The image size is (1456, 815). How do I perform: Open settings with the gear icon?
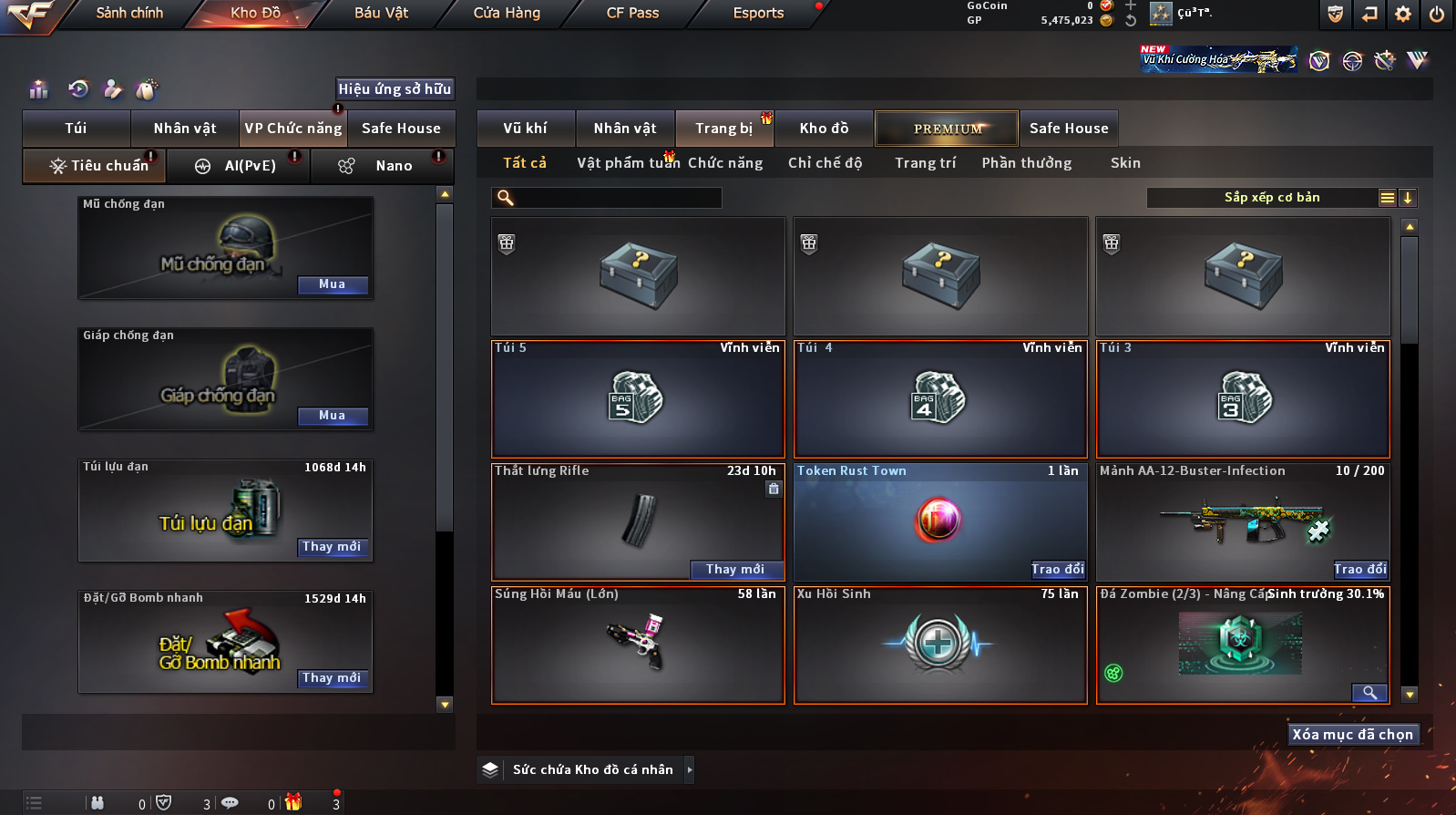tap(1403, 14)
